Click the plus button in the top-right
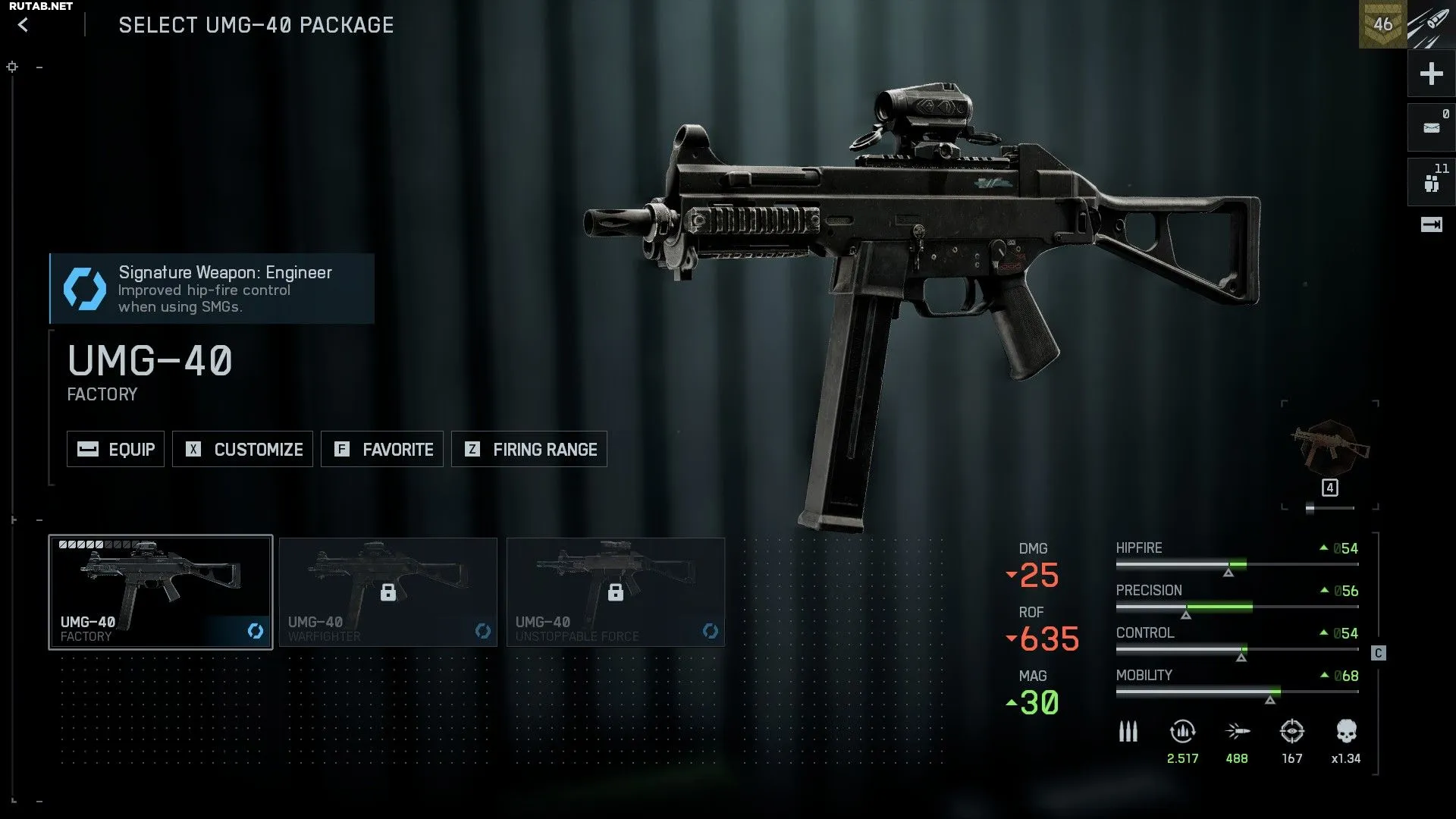 coord(1431,74)
